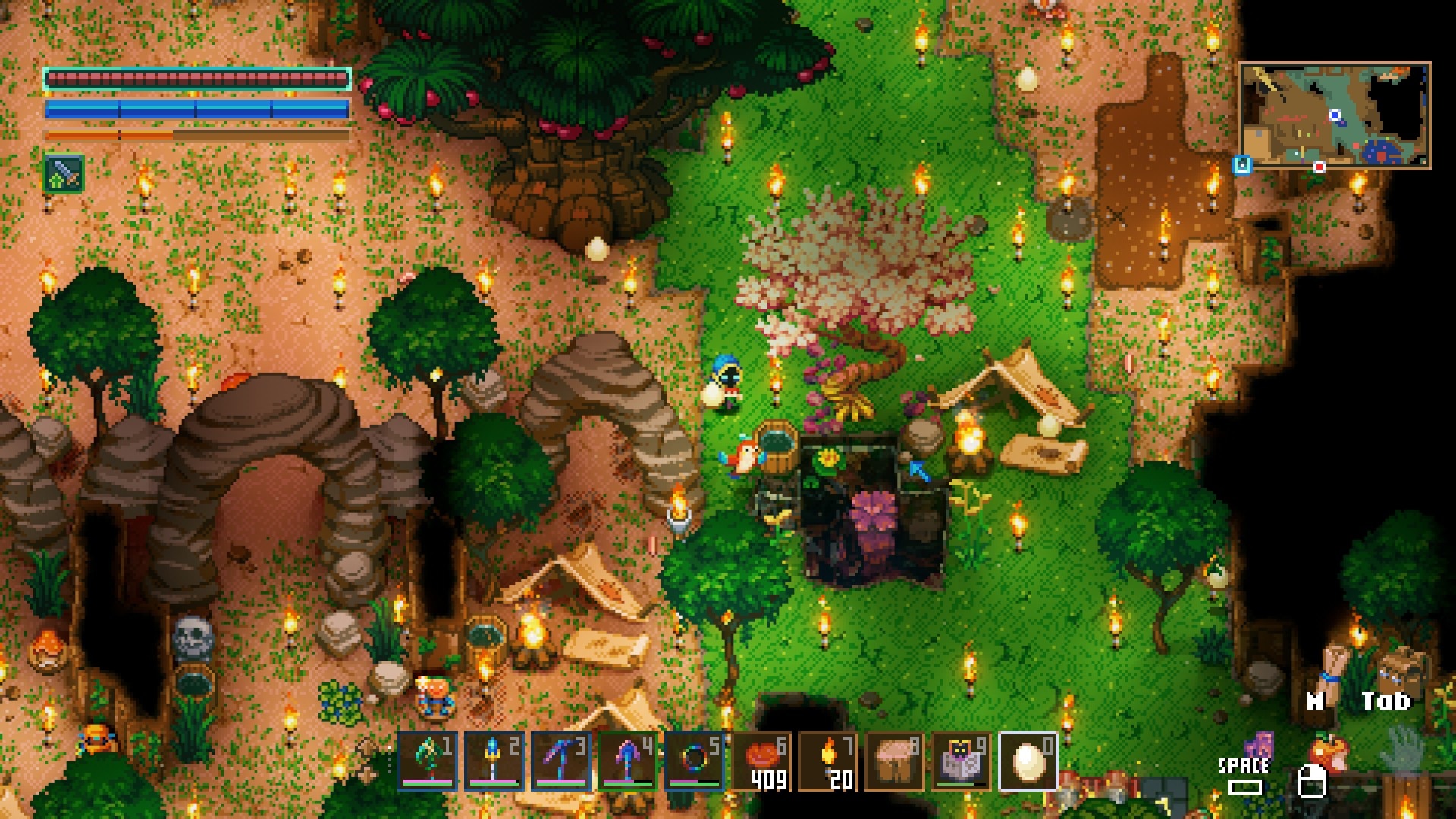Pick the rainbow ring hotbar slot

(x=695, y=761)
